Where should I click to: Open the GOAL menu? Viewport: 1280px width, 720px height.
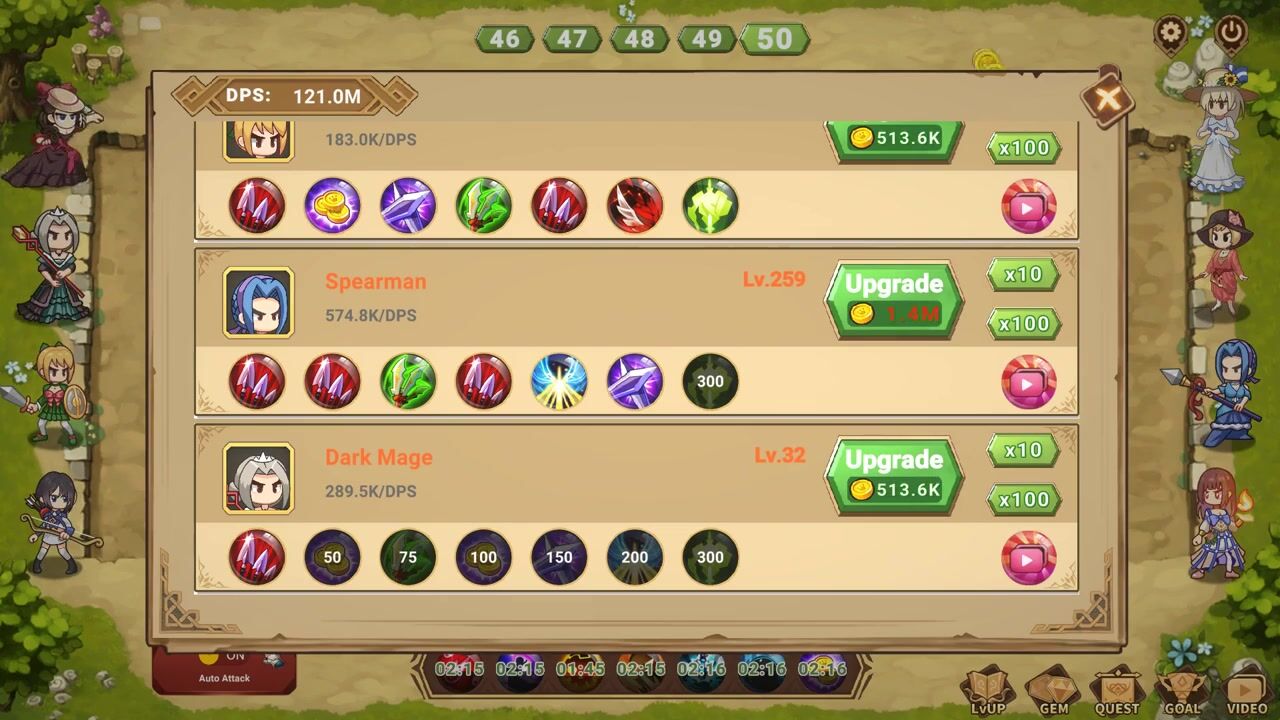[1180, 691]
